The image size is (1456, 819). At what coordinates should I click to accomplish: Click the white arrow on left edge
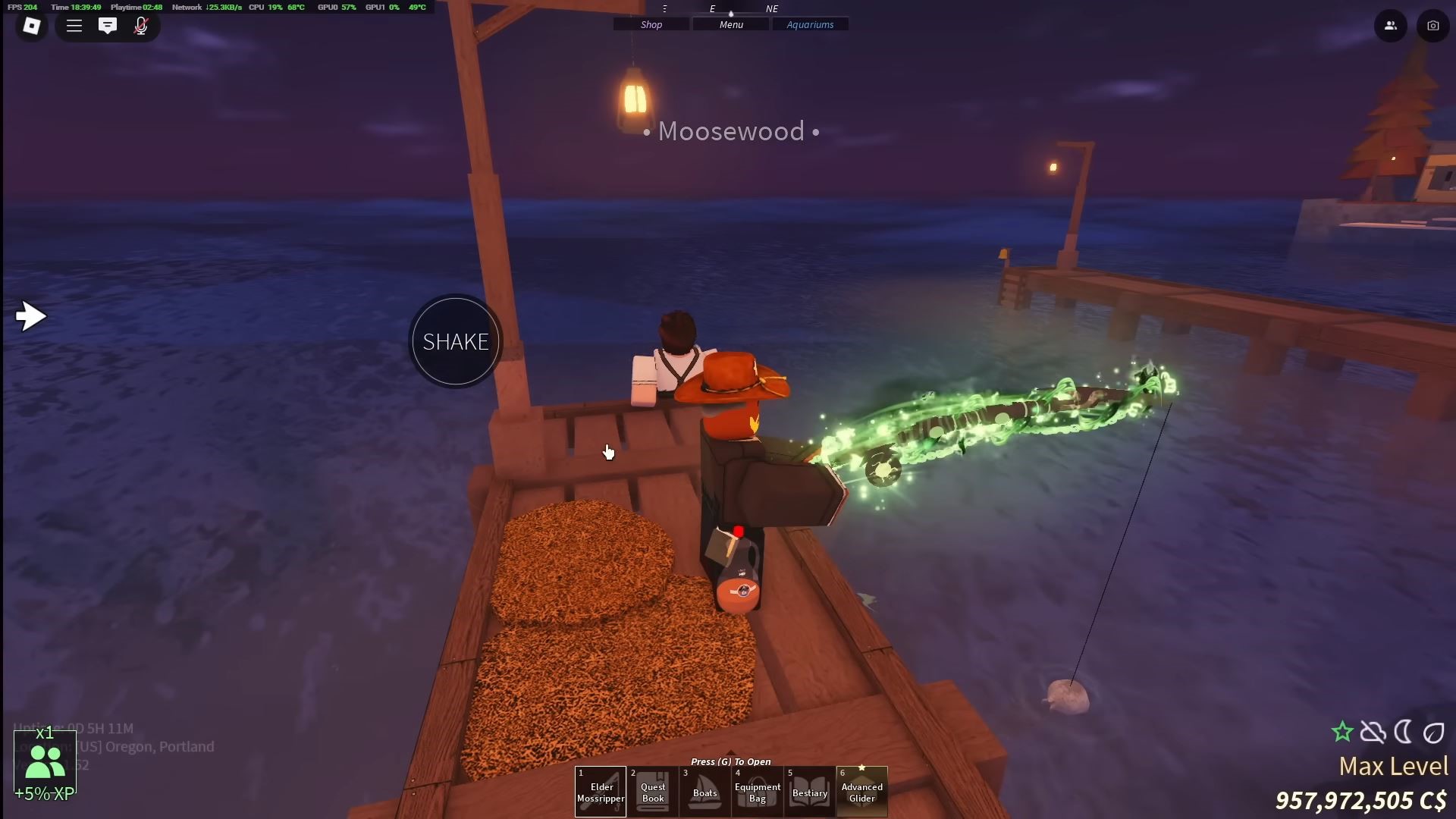coord(31,316)
